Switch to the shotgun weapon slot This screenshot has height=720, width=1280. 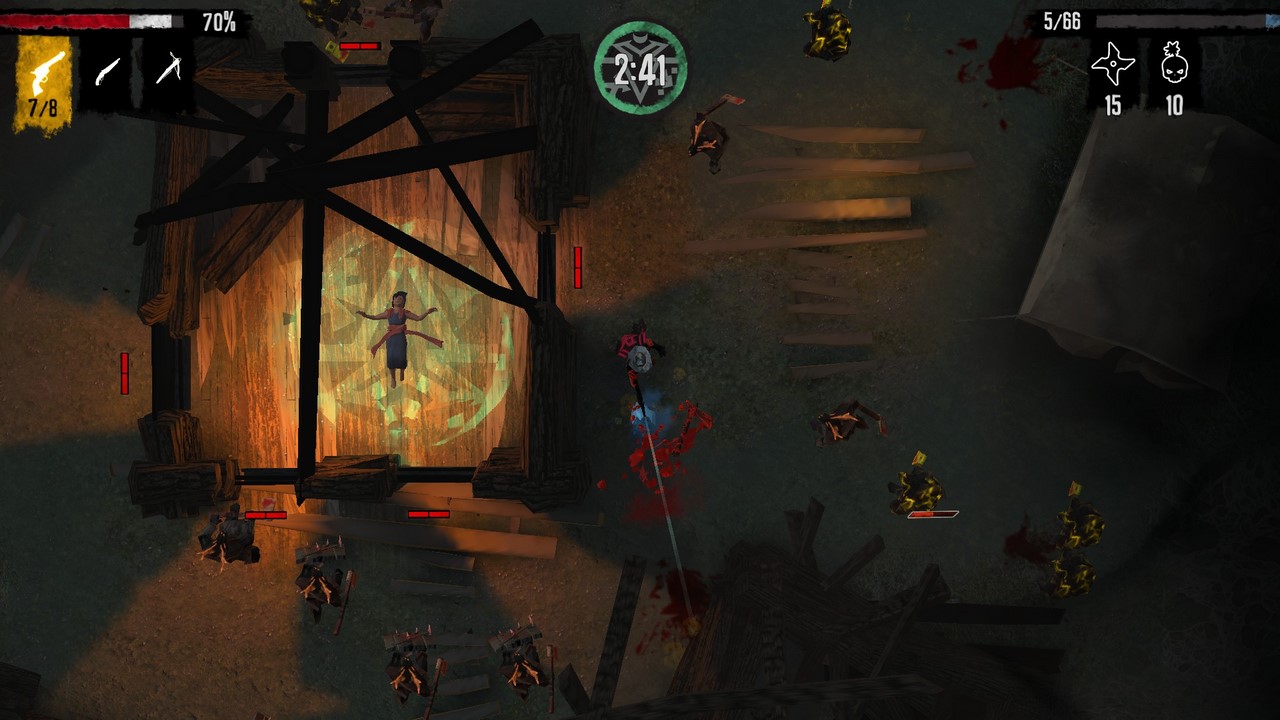[106, 72]
